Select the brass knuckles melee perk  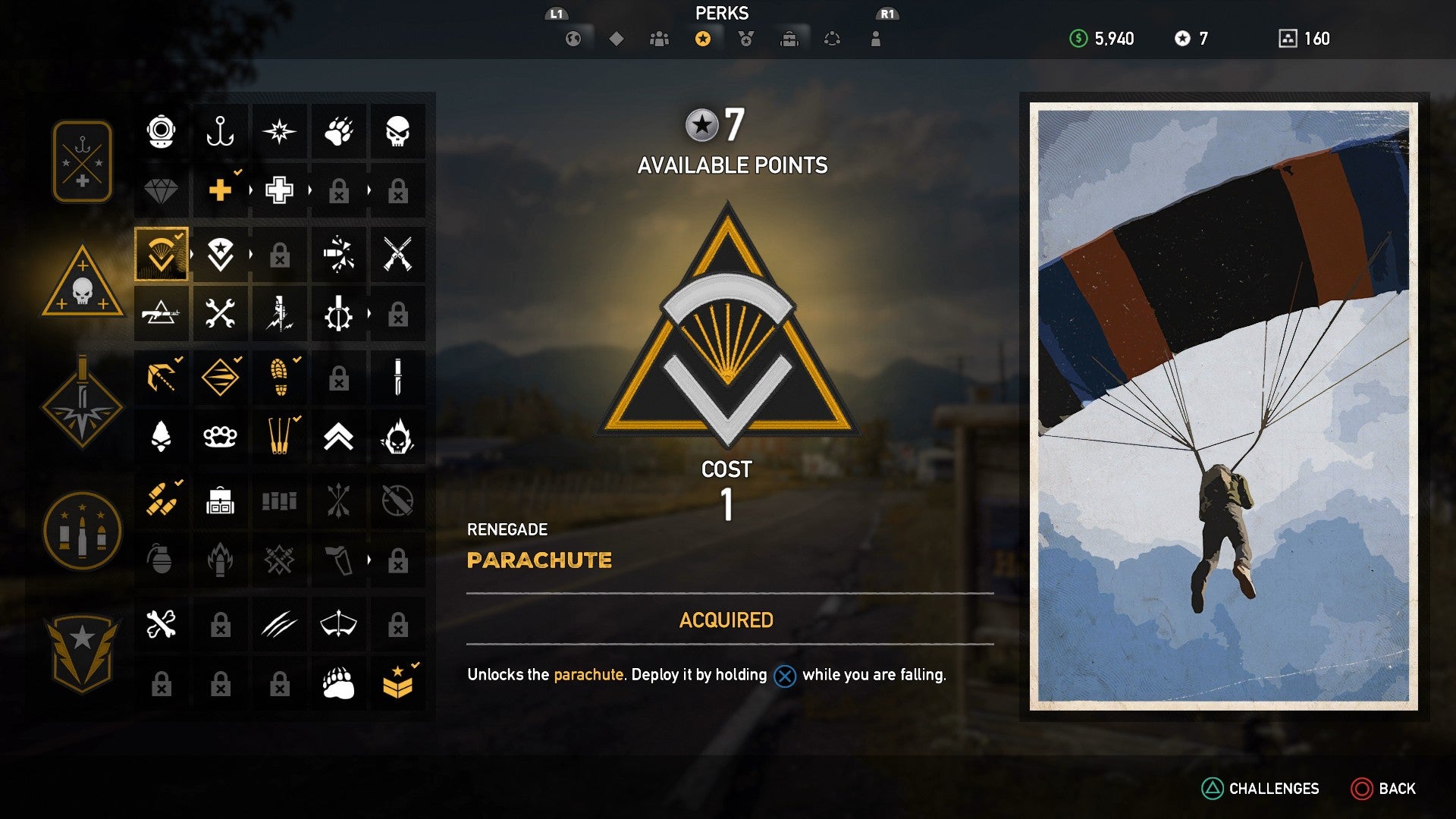[220, 436]
